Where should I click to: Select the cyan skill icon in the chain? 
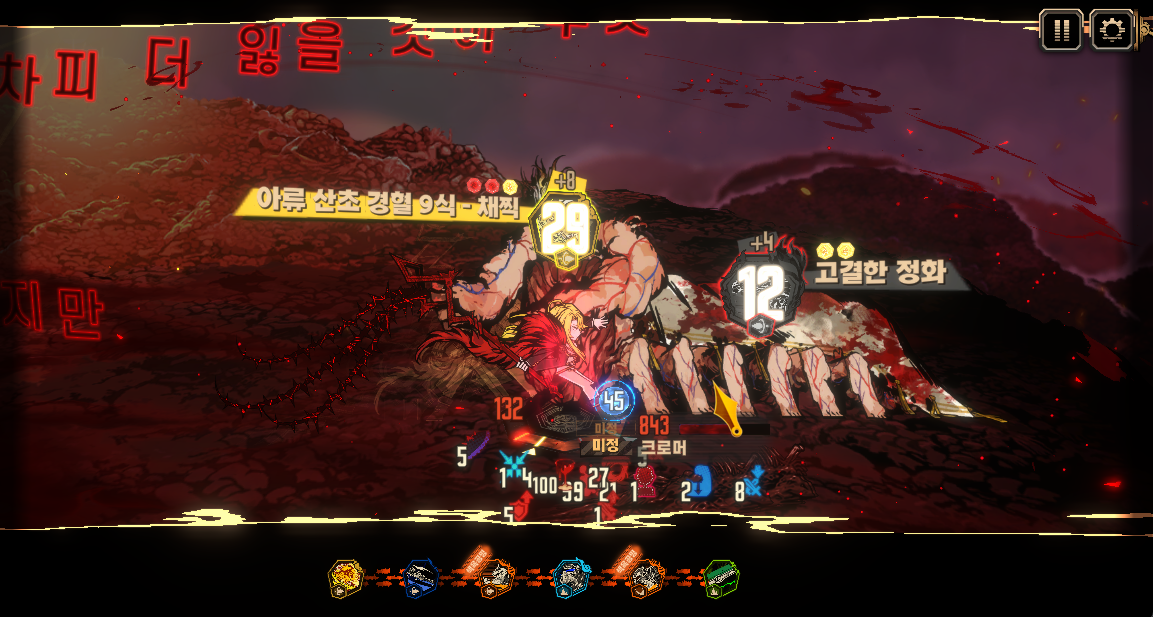pos(570,578)
